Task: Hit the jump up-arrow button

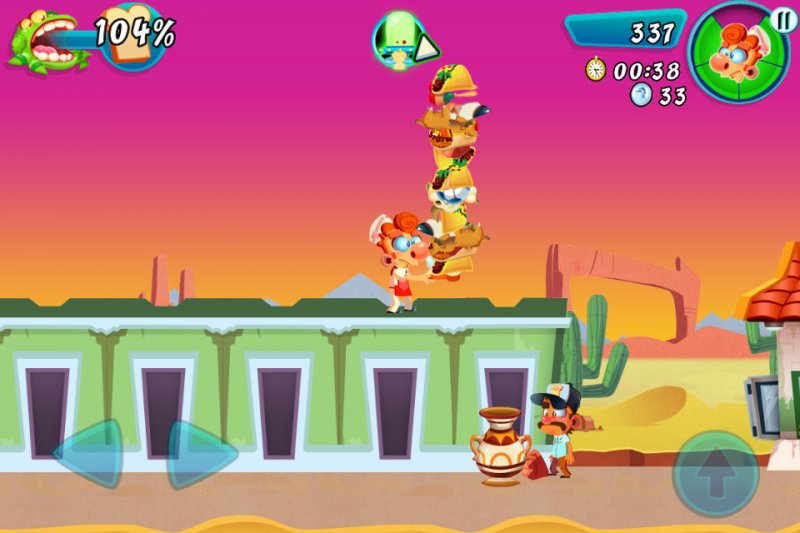Action: click(714, 476)
